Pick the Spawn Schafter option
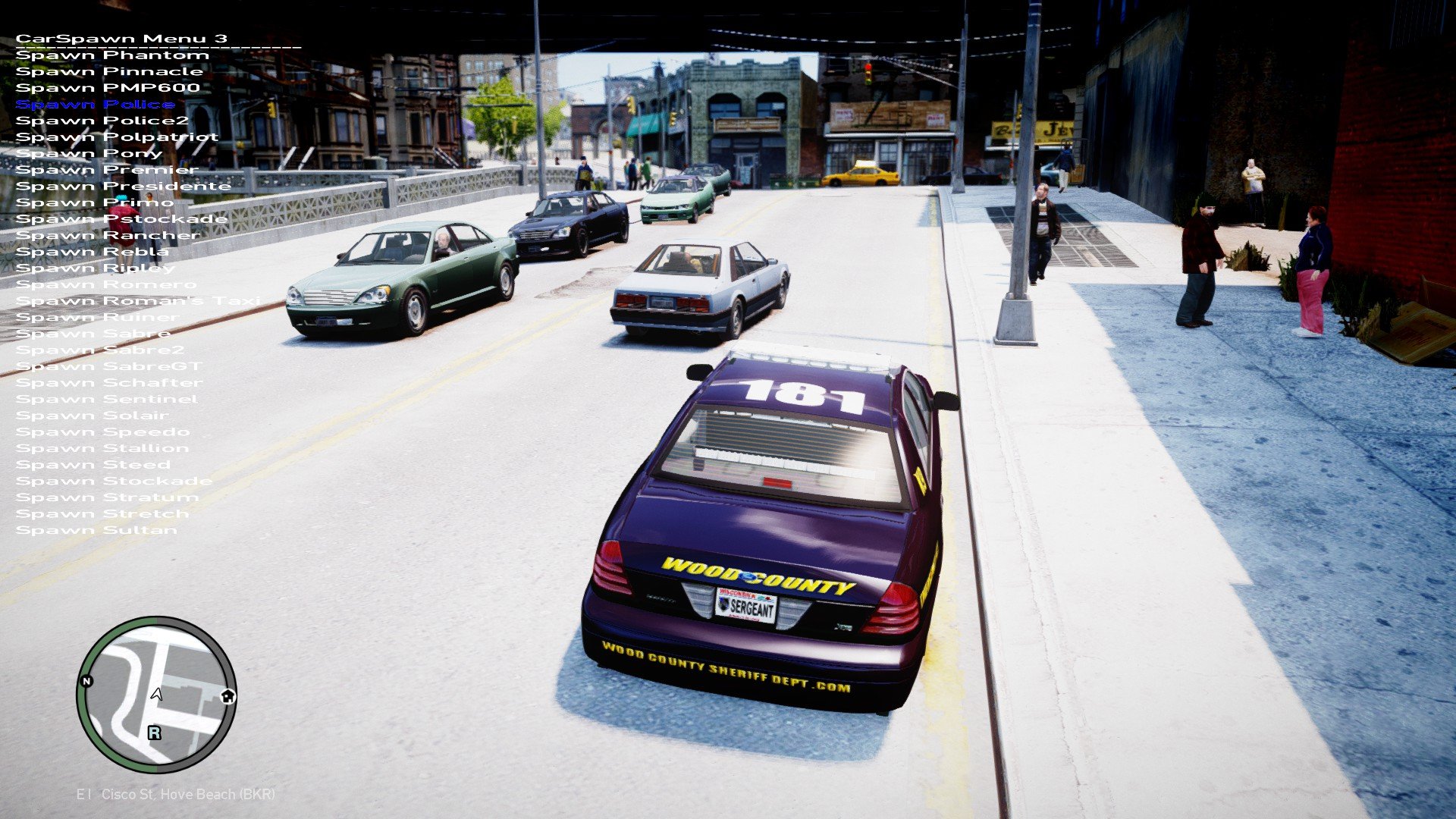This screenshot has width=1456, height=819. (109, 383)
